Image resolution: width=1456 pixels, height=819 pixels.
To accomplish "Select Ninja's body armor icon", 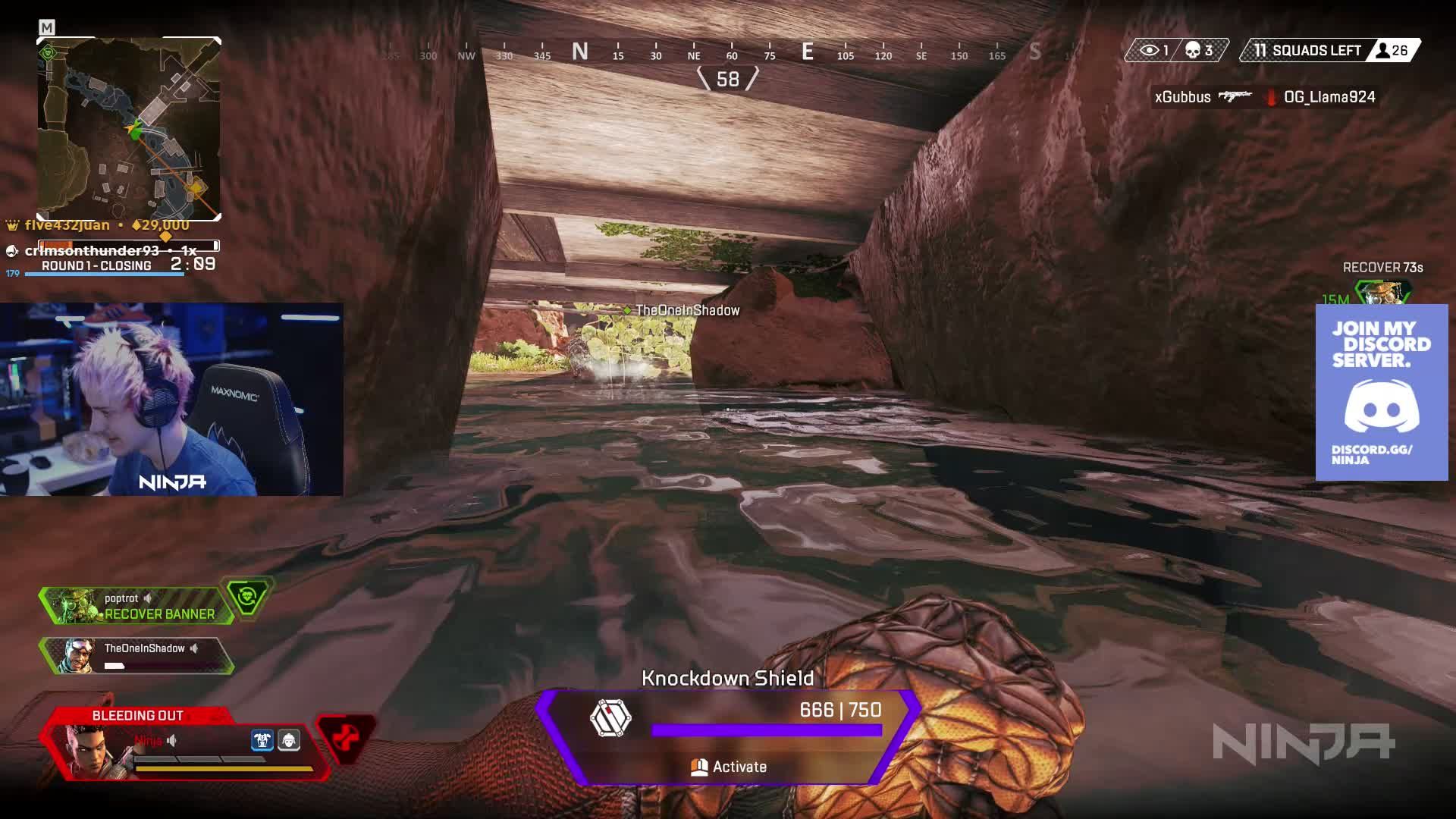I will 261,741.
